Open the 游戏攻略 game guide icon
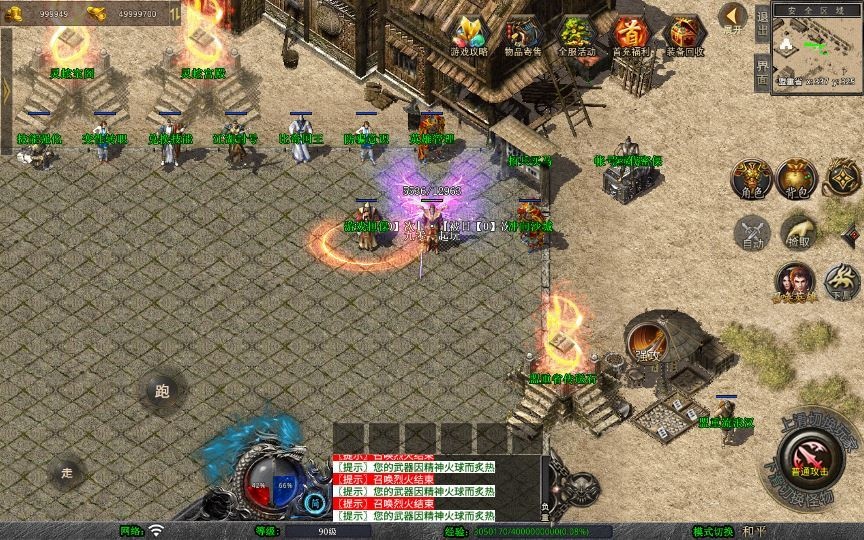The height and width of the screenshot is (540, 864). pyautogui.click(x=470, y=36)
